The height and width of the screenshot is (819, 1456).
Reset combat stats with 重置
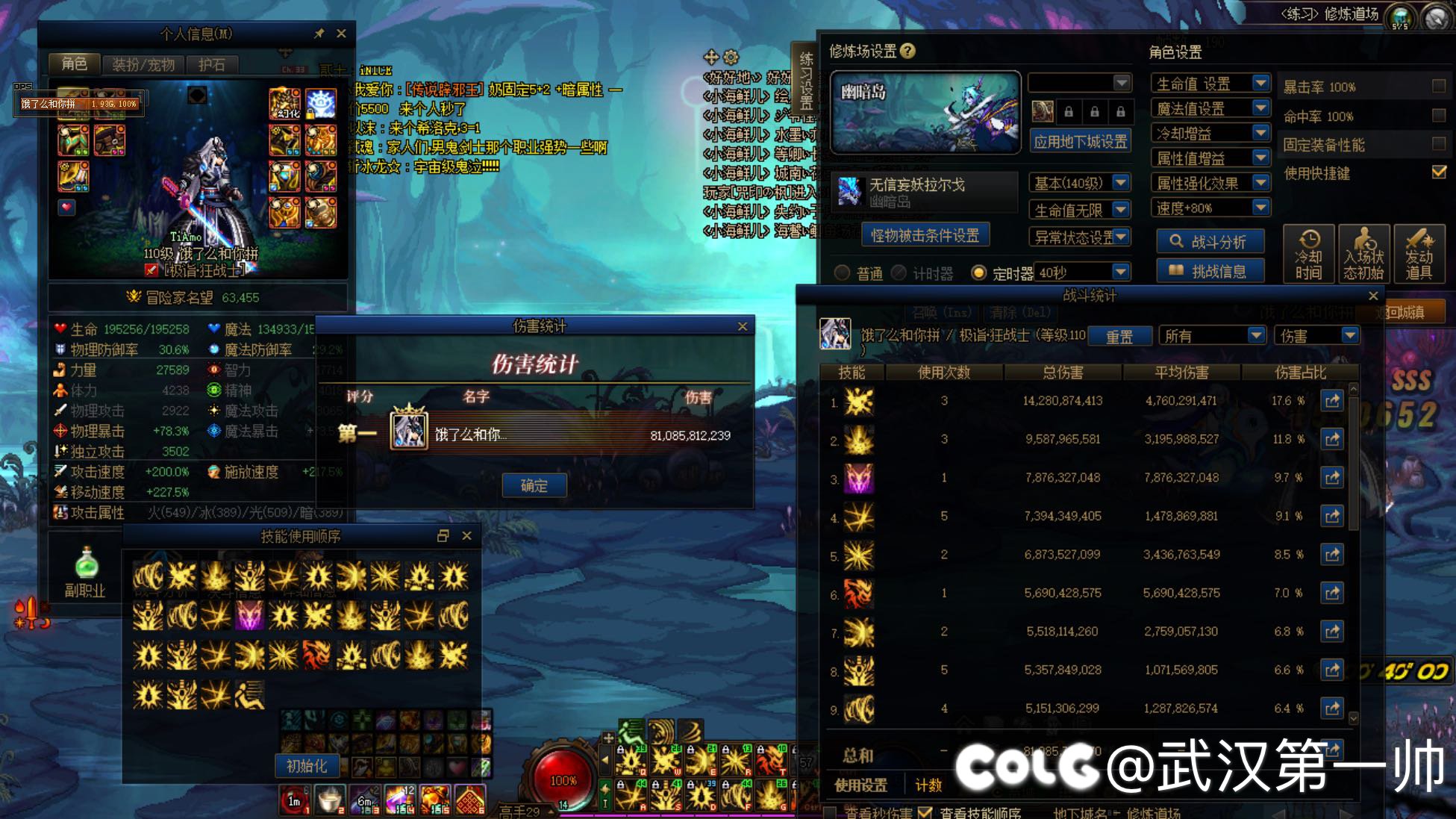(1119, 337)
